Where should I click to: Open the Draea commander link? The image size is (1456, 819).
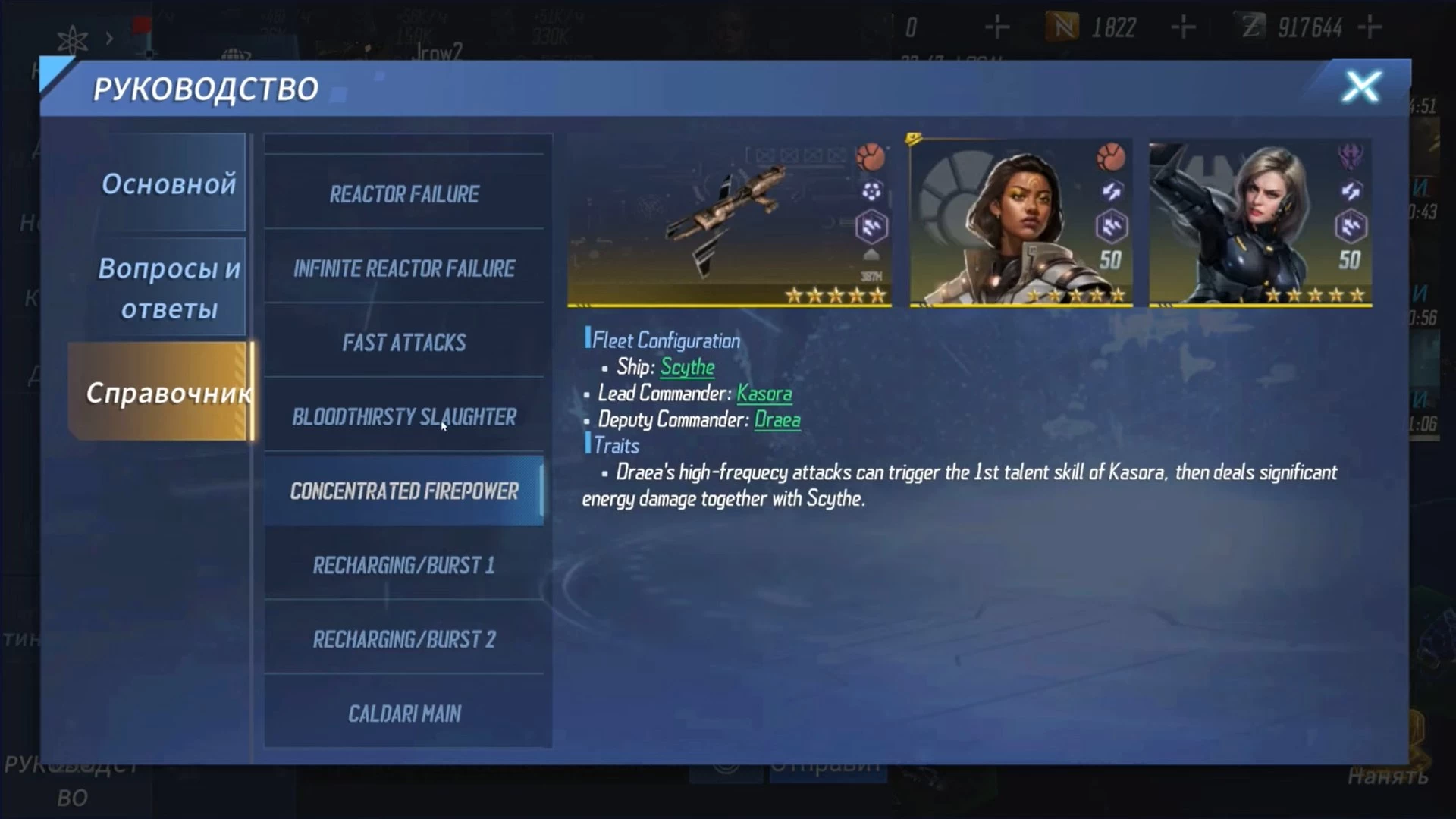click(777, 420)
